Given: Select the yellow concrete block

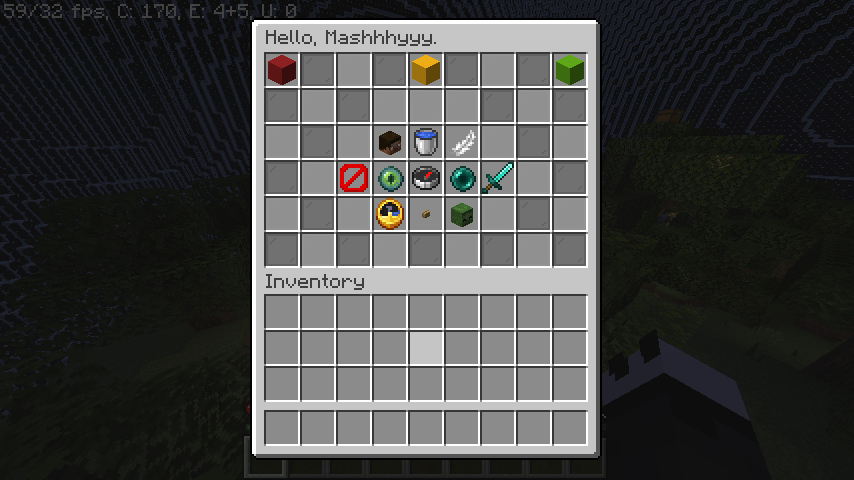Looking at the screenshot, I should (x=426, y=69).
